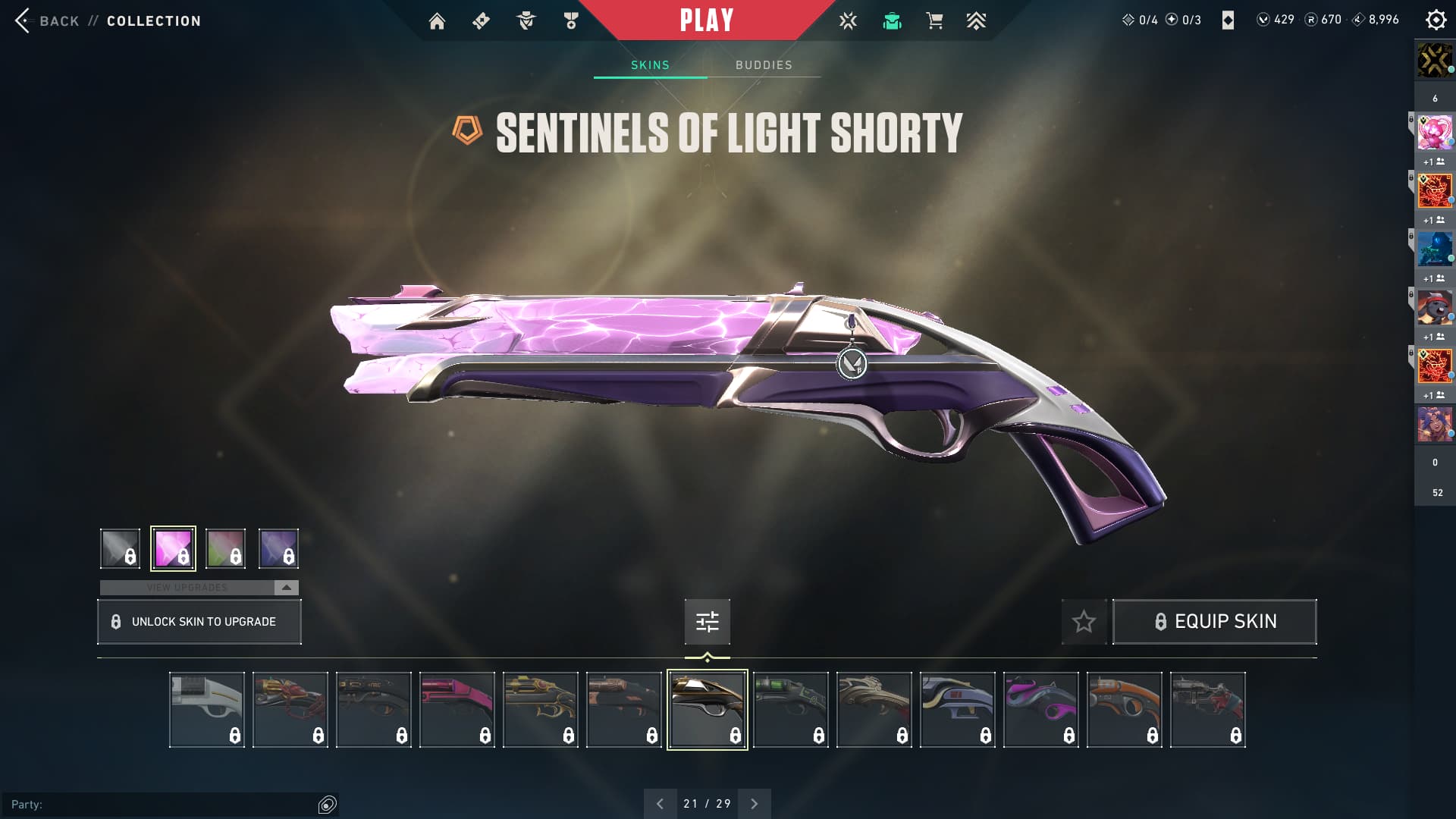This screenshot has height=819, width=1456.
Task: Go to the previous skin page
Action: [660, 804]
